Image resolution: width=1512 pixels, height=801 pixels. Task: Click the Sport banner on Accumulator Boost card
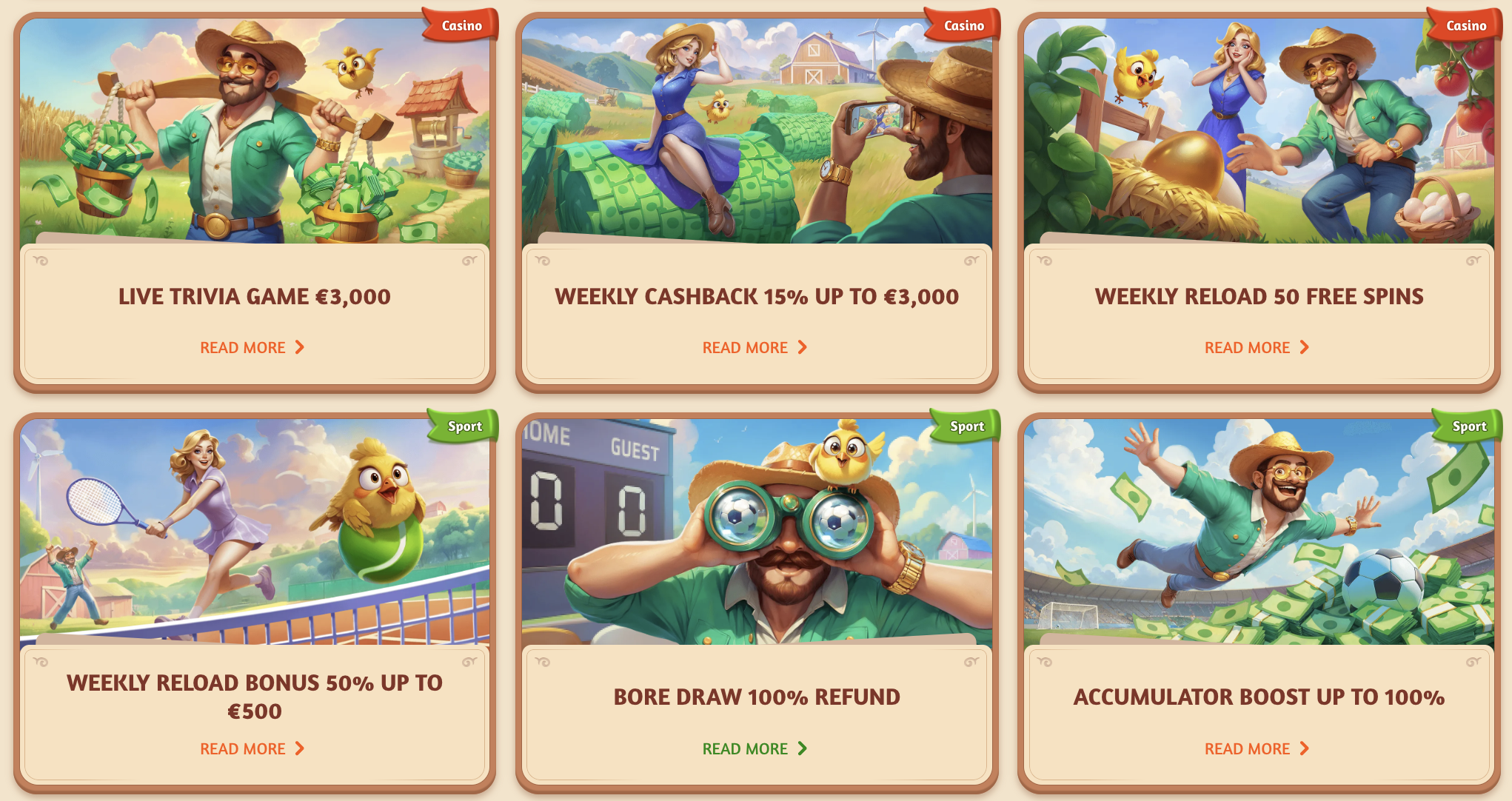(1468, 426)
